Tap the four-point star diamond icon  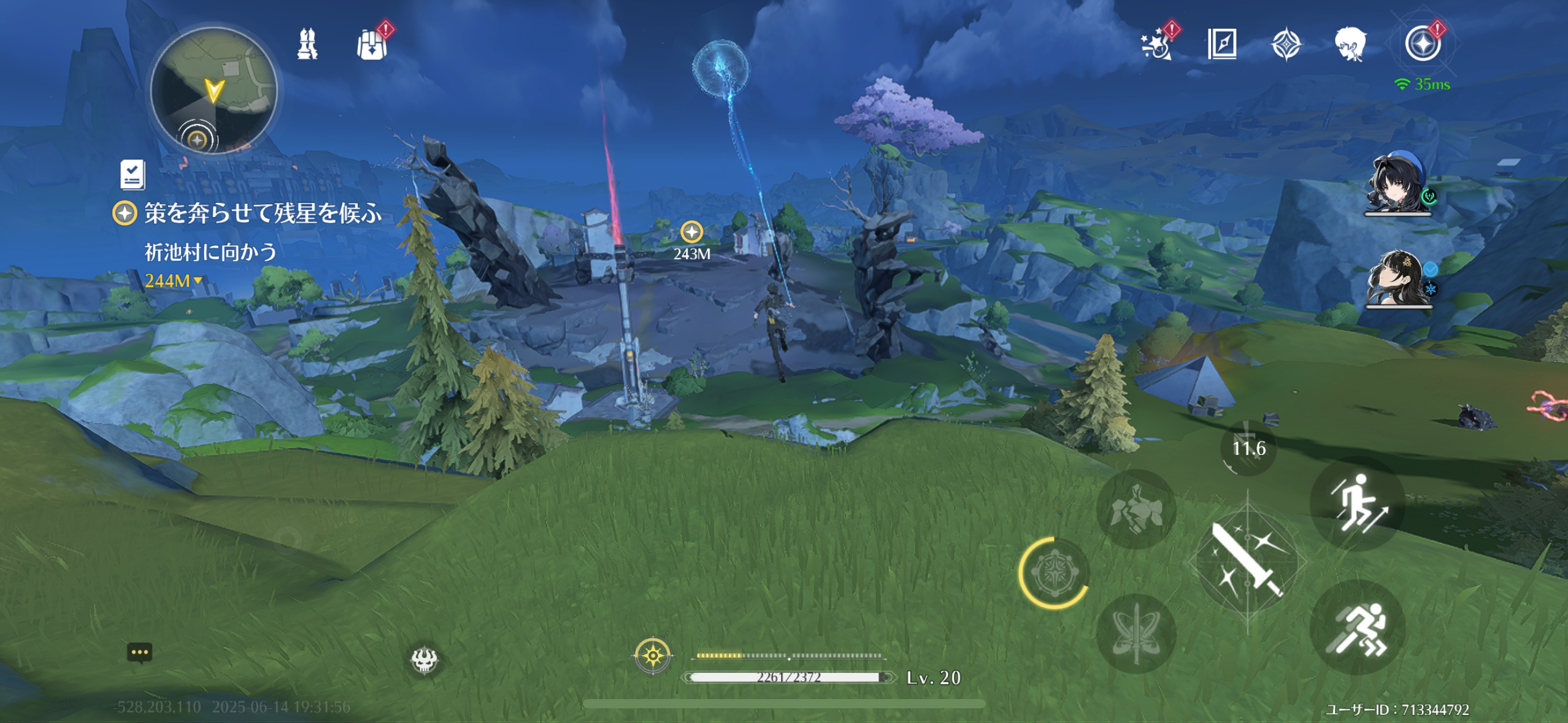[1286, 45]
